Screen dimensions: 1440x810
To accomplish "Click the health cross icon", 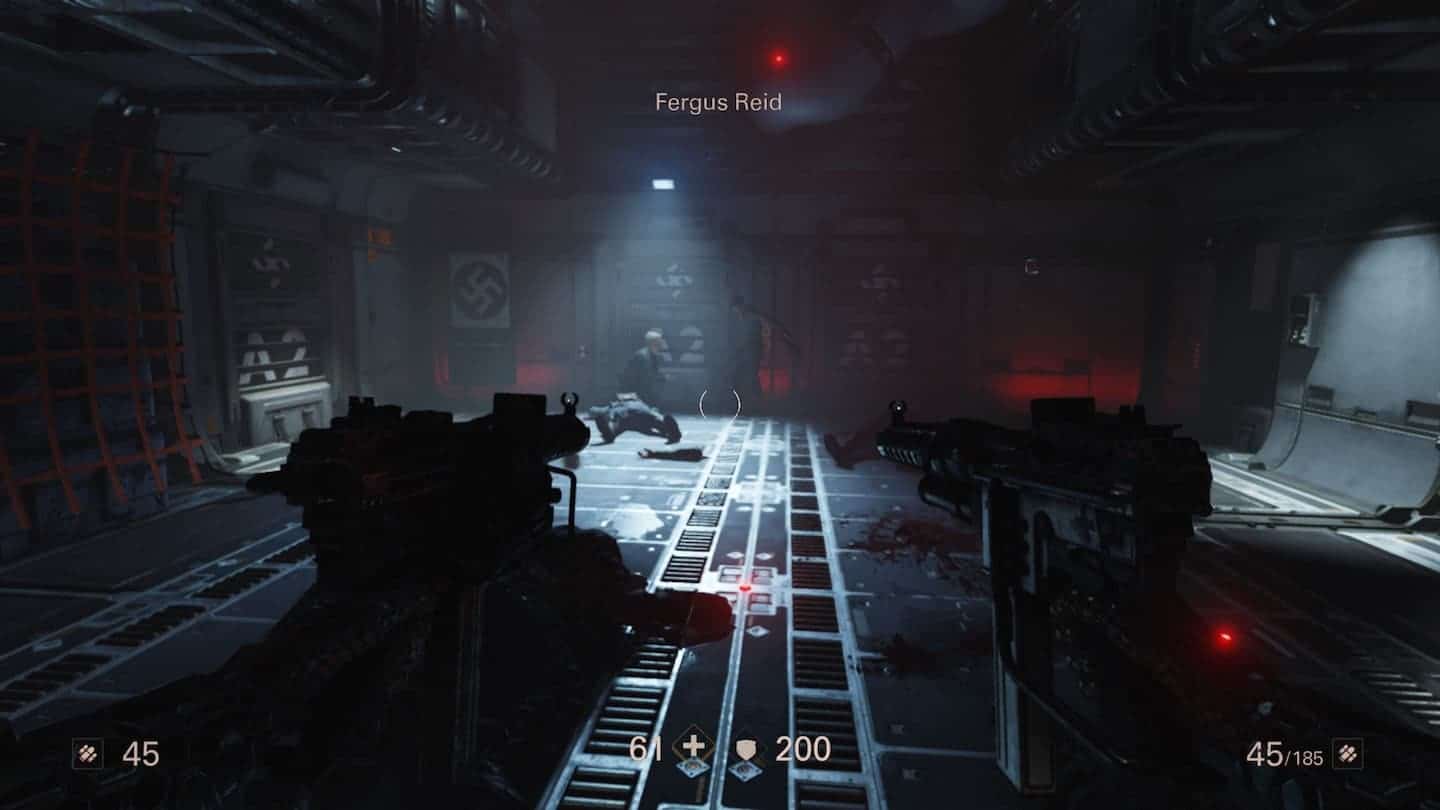I will pyautogui.click(x=692, y=749).
